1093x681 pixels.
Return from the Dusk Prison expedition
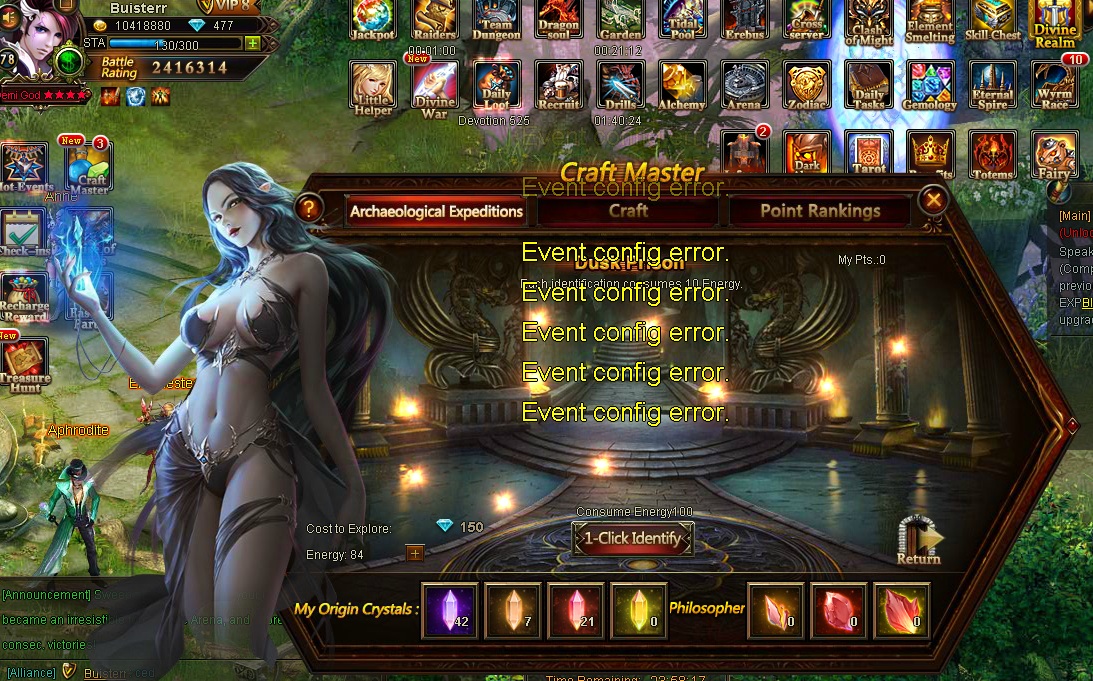[x=919, y=541]
